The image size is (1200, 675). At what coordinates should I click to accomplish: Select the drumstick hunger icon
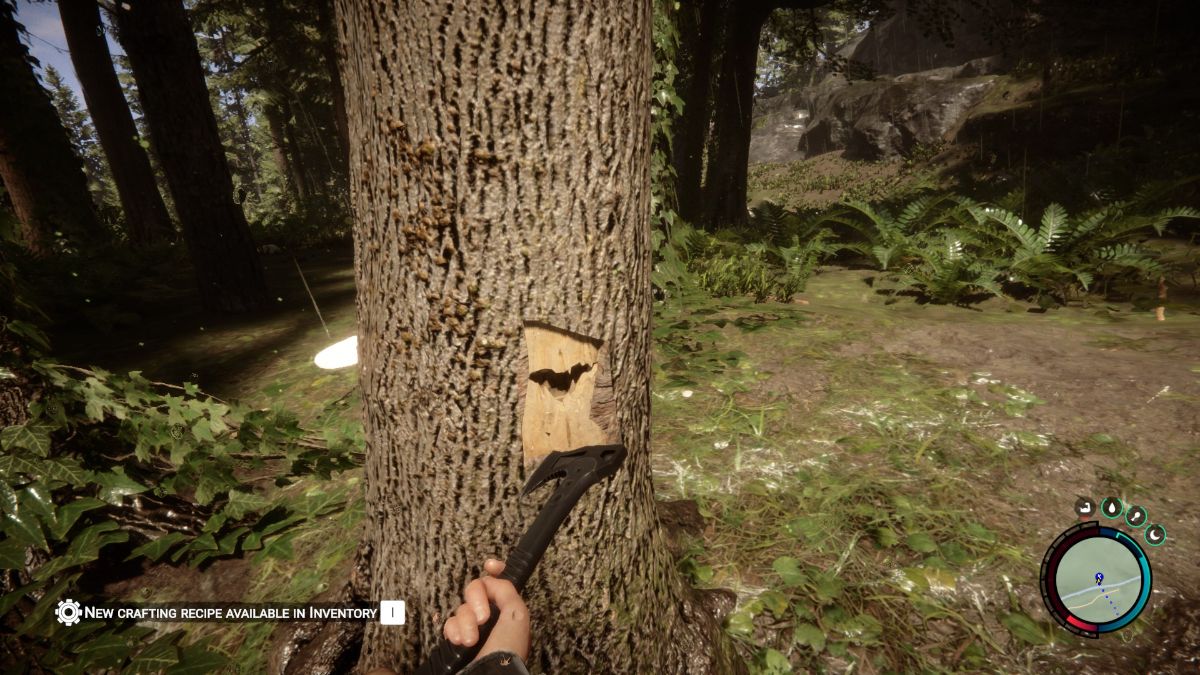tap(1137, 516)
